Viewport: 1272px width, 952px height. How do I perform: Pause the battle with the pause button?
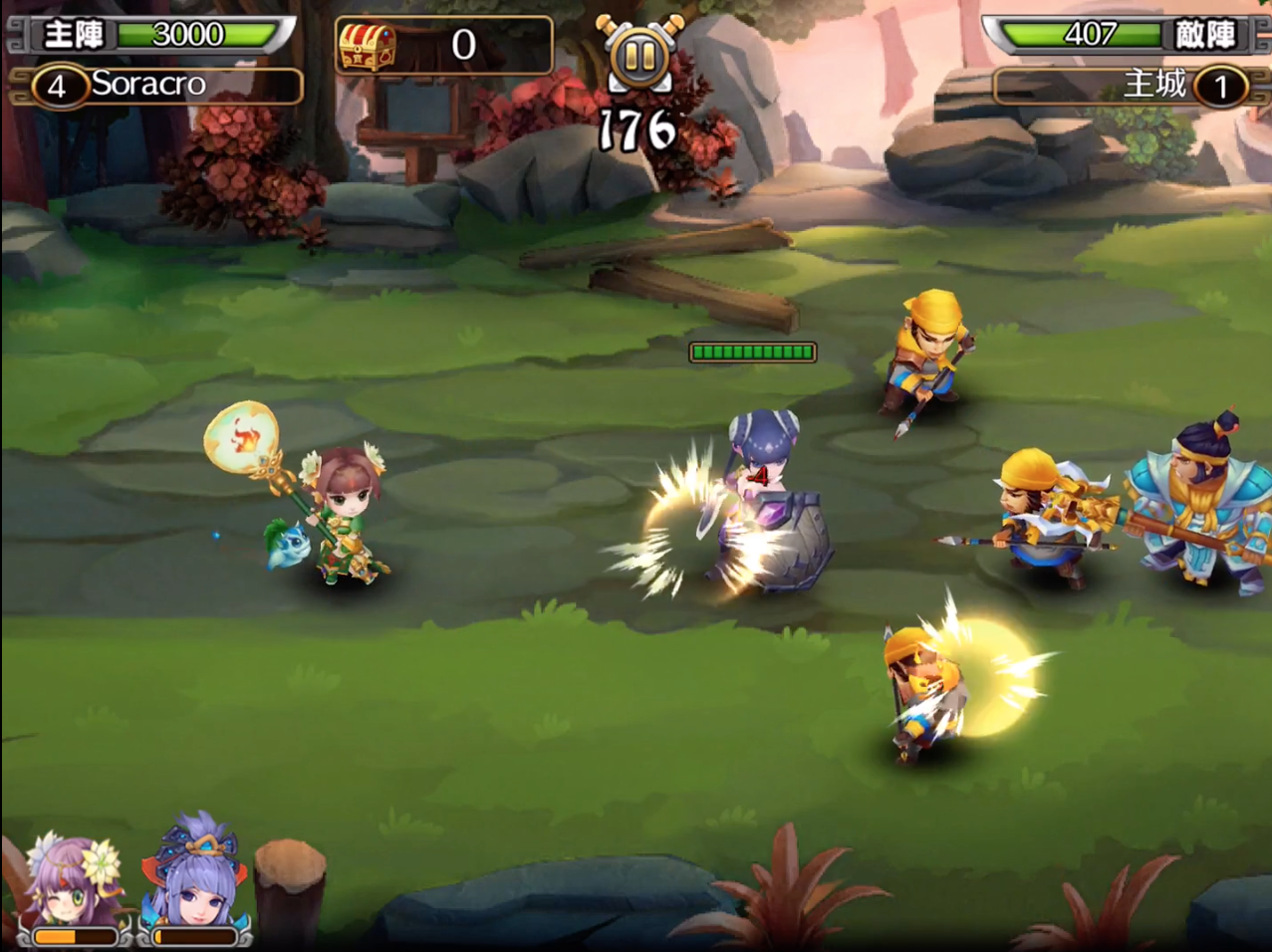tap(638, 56)
